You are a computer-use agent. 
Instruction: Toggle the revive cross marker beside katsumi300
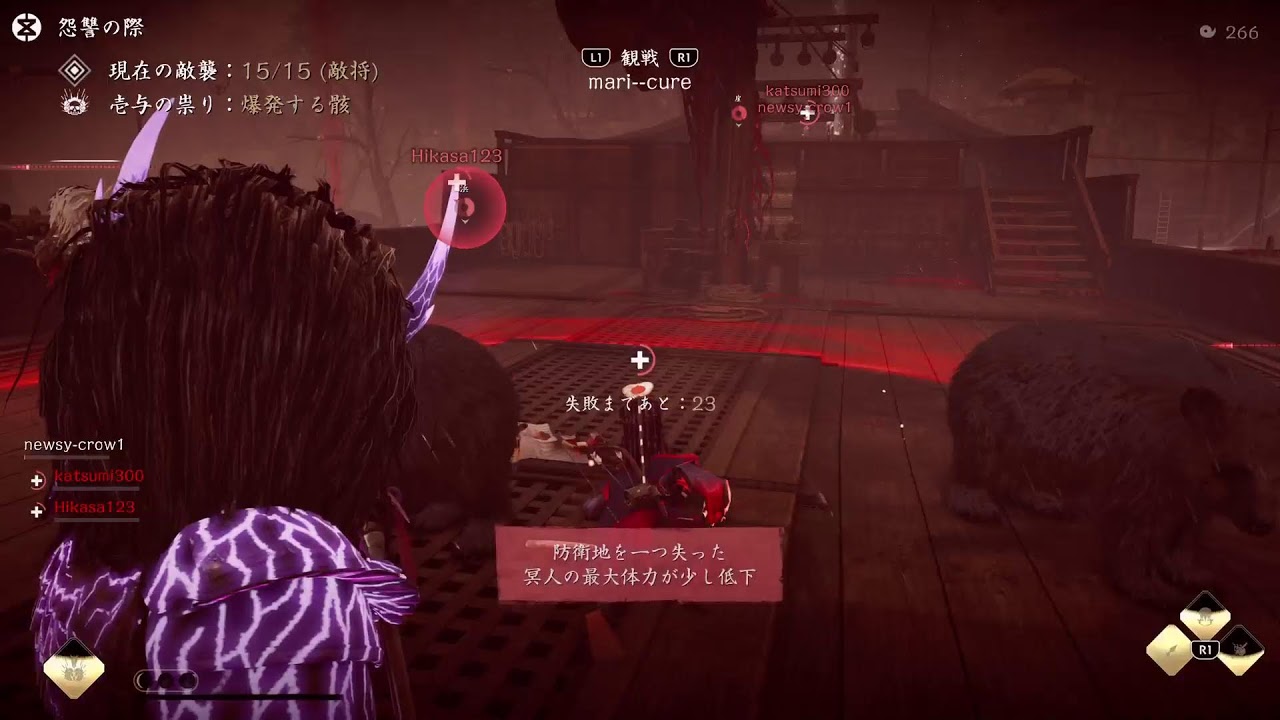[37, 478]
